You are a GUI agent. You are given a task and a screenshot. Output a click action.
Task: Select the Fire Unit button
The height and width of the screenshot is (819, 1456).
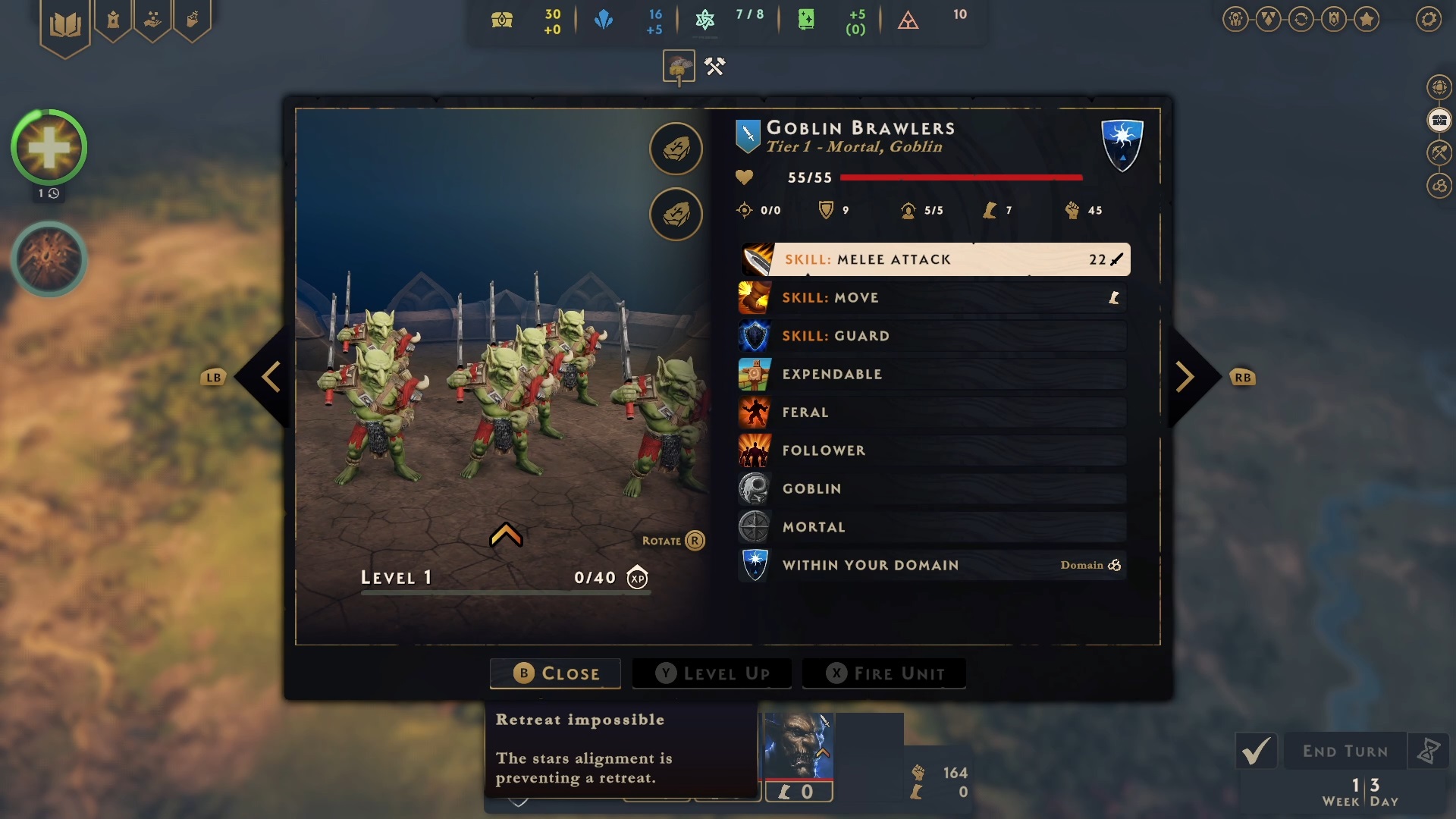point(884,673)
